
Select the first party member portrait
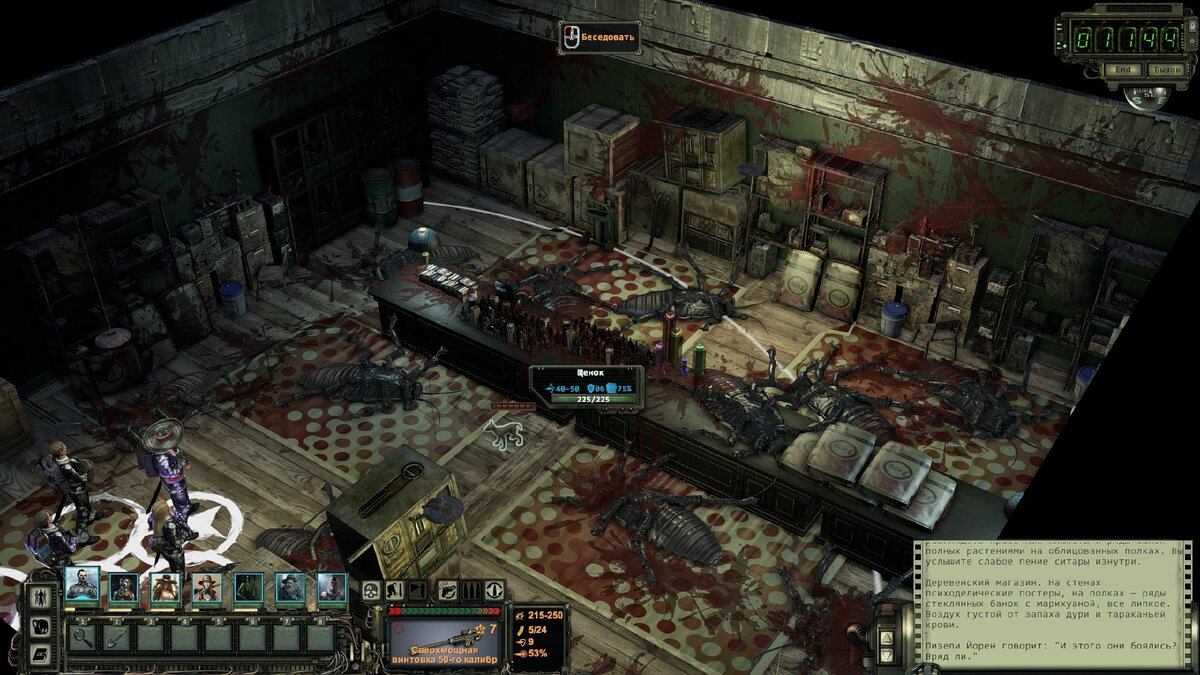click(x=82, y=586)
